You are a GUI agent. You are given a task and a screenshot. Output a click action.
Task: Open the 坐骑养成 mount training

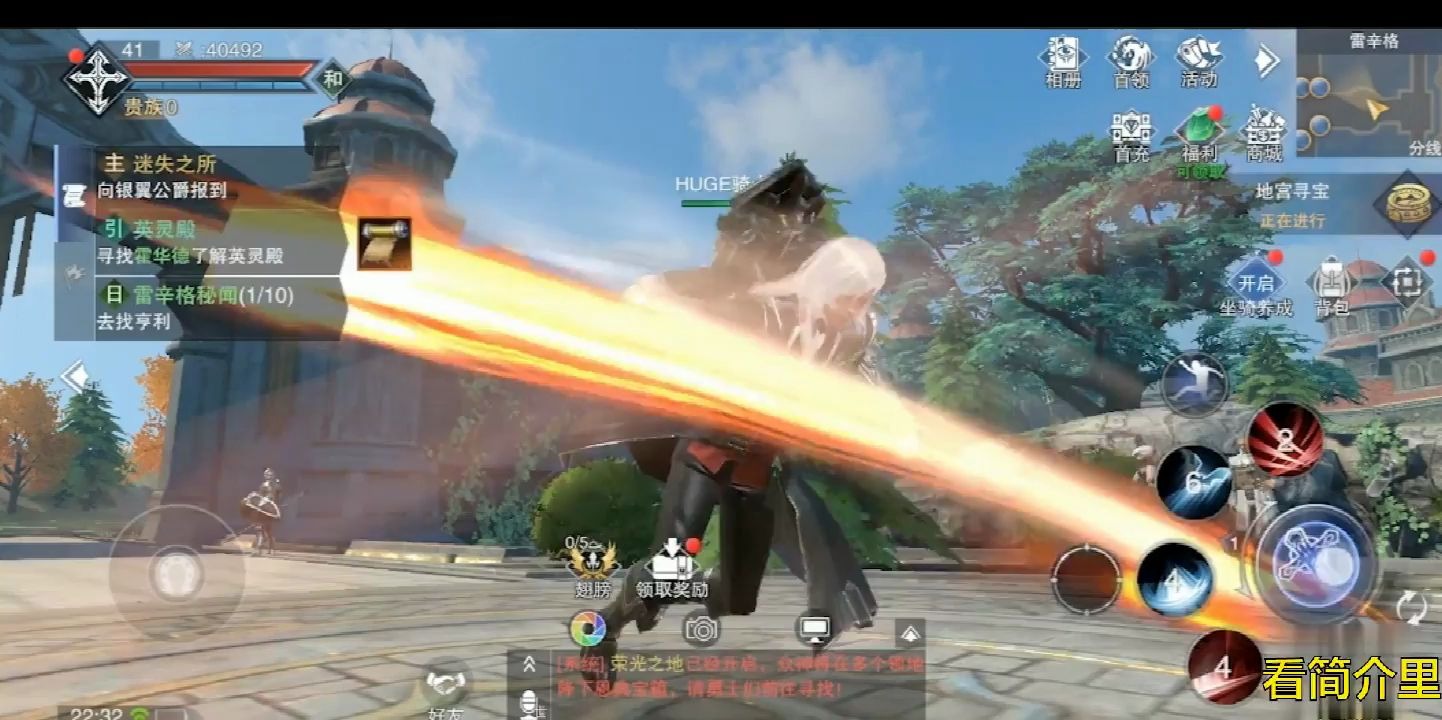pos(1255,285)
